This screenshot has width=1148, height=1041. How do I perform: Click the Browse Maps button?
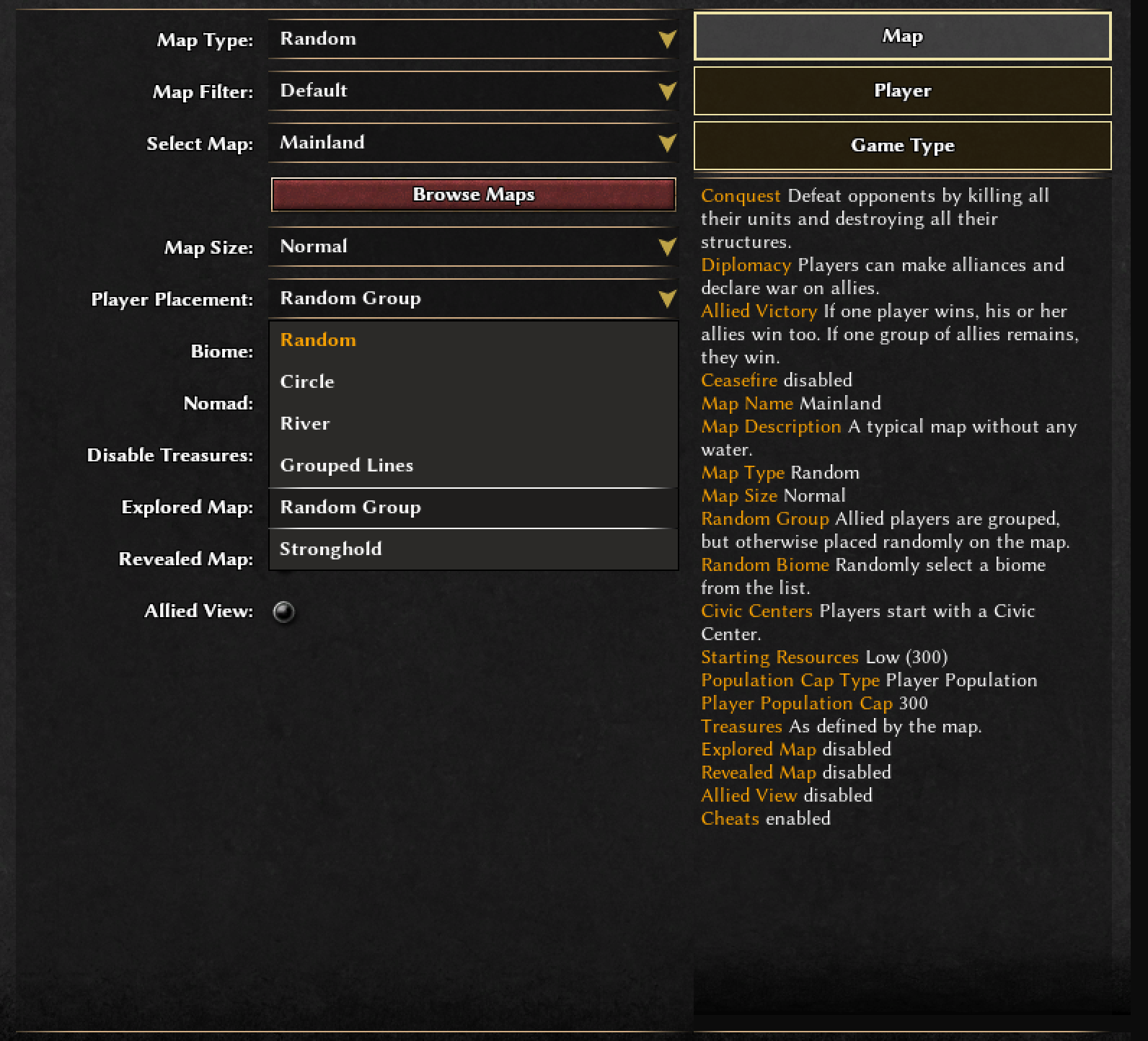click(473, 195)
